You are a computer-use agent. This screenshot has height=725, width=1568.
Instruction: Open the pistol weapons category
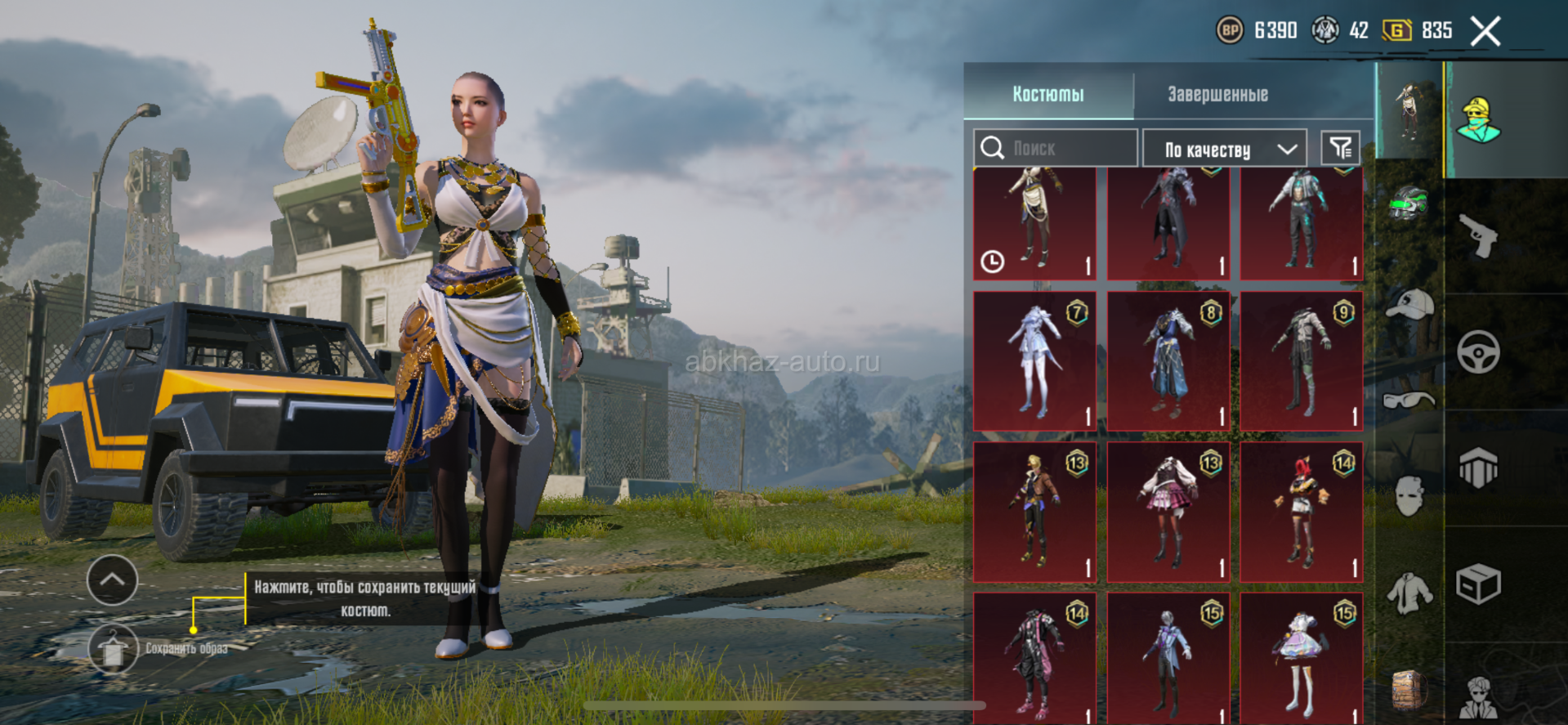(x=1479, y=235)
